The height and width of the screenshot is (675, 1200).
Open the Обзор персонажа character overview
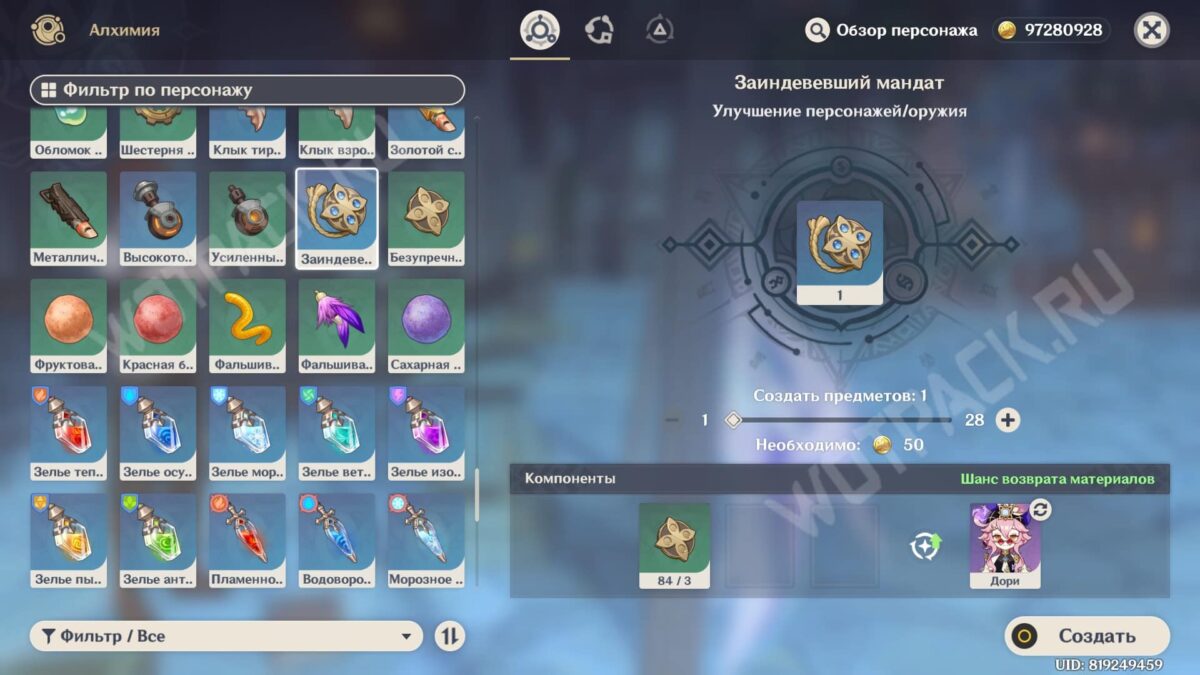pyautogui.click(x=891, y=30)
